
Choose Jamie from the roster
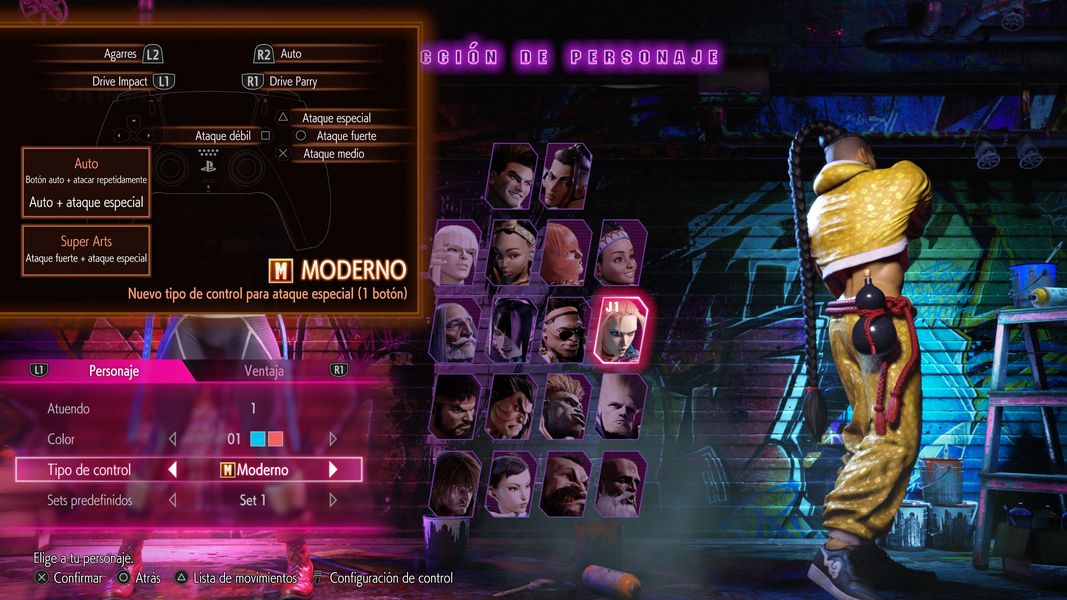565,176
